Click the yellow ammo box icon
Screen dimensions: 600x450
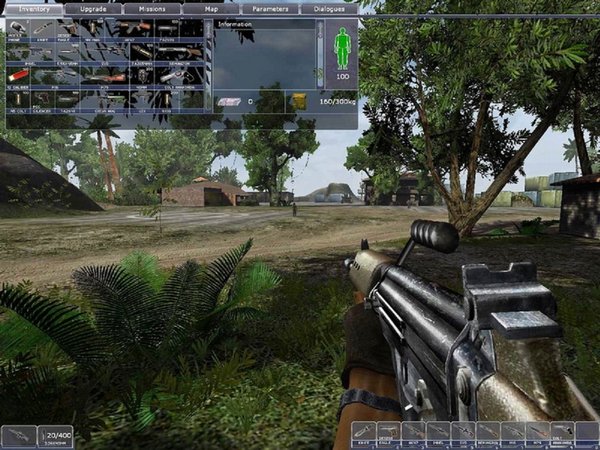point(299,100)
